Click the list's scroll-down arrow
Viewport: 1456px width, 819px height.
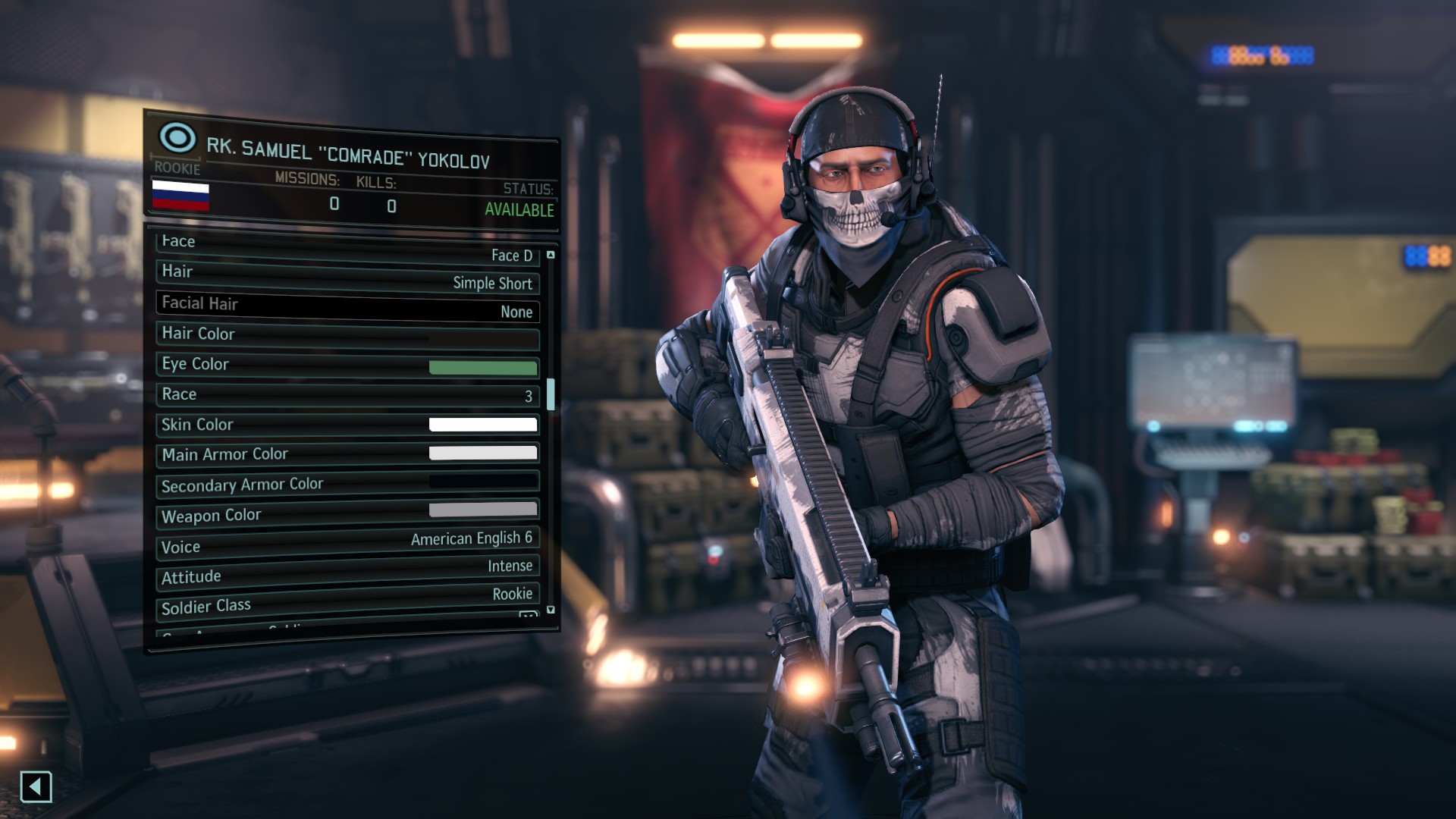pyautogui.click(x=551, y=610)
